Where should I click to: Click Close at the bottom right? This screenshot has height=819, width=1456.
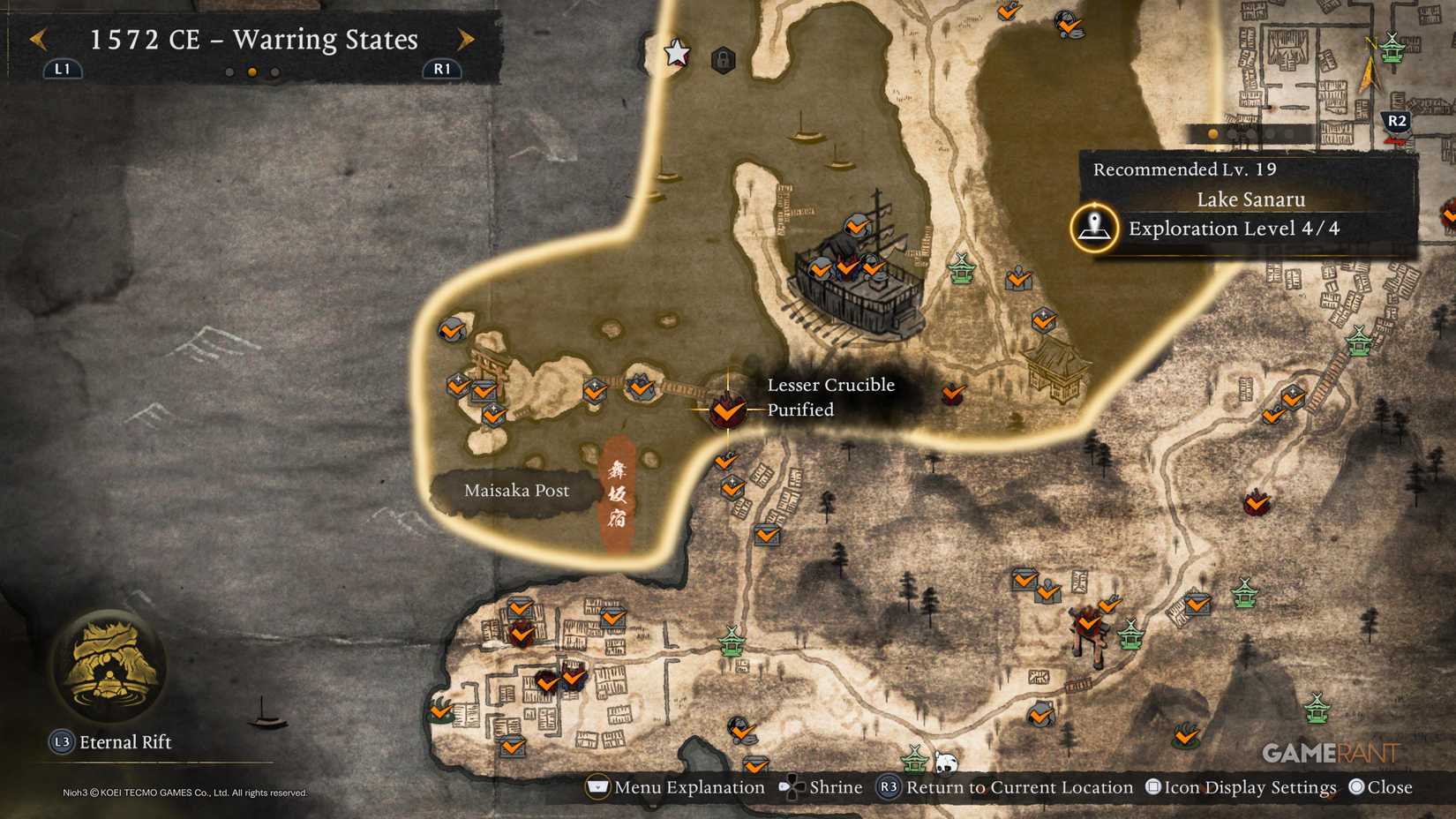coord(1384,786)
